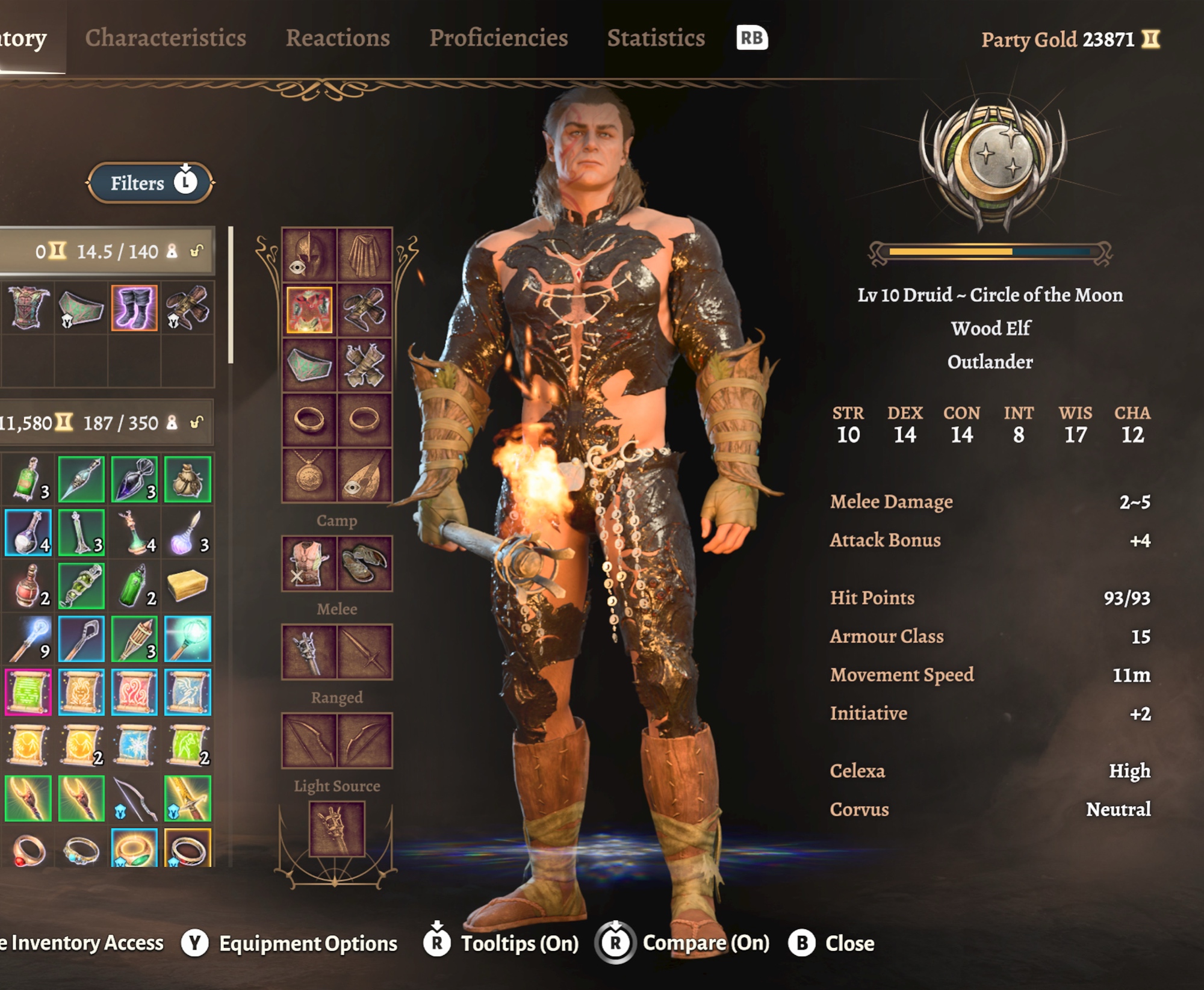
Task: Switch to the Characteristics tab
Action: [166, 38]
